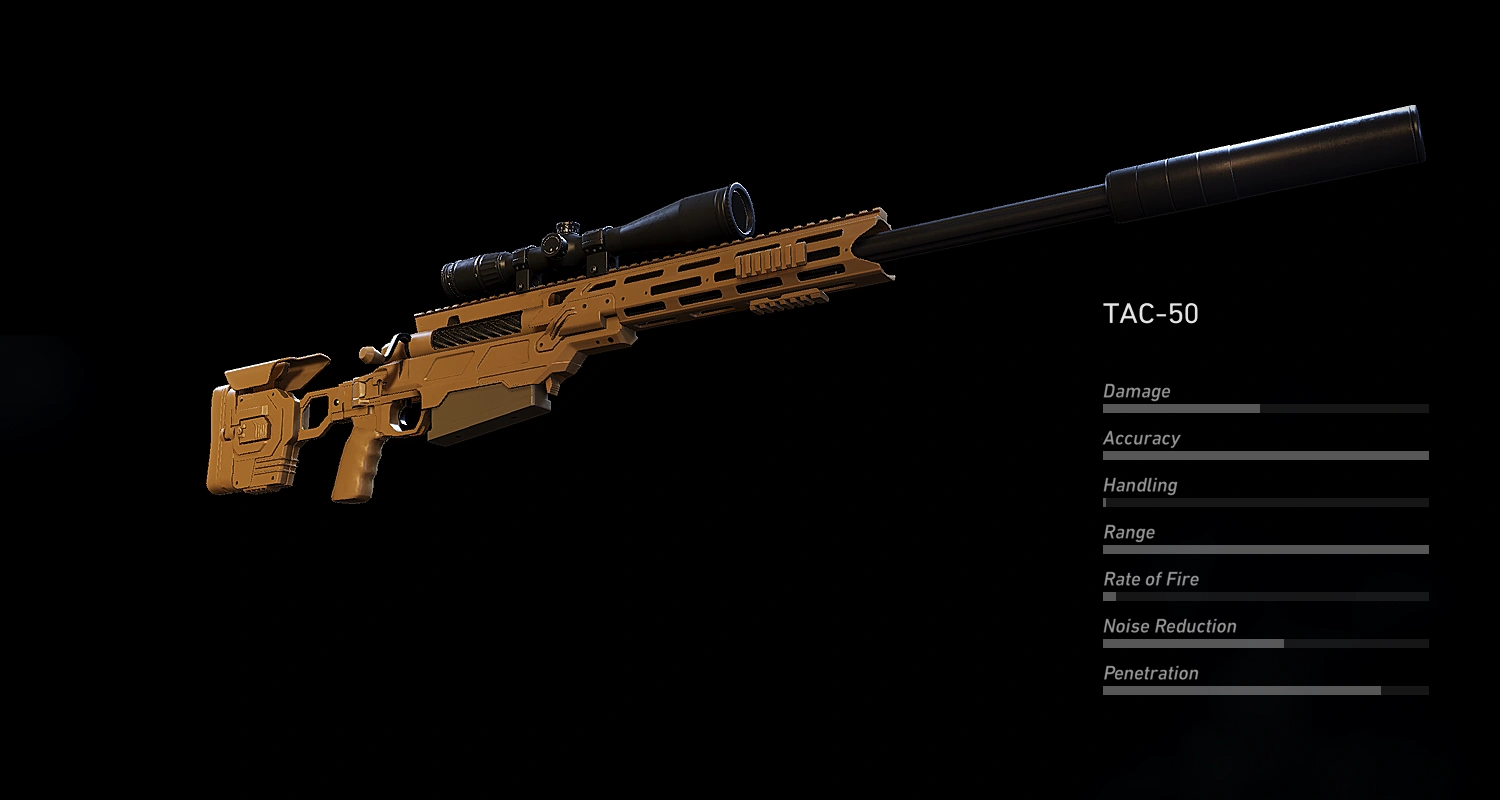This screenshot has height=800, width=1500.
Task: Select the TAC-50 weapon title
Action: point(1152,311)
